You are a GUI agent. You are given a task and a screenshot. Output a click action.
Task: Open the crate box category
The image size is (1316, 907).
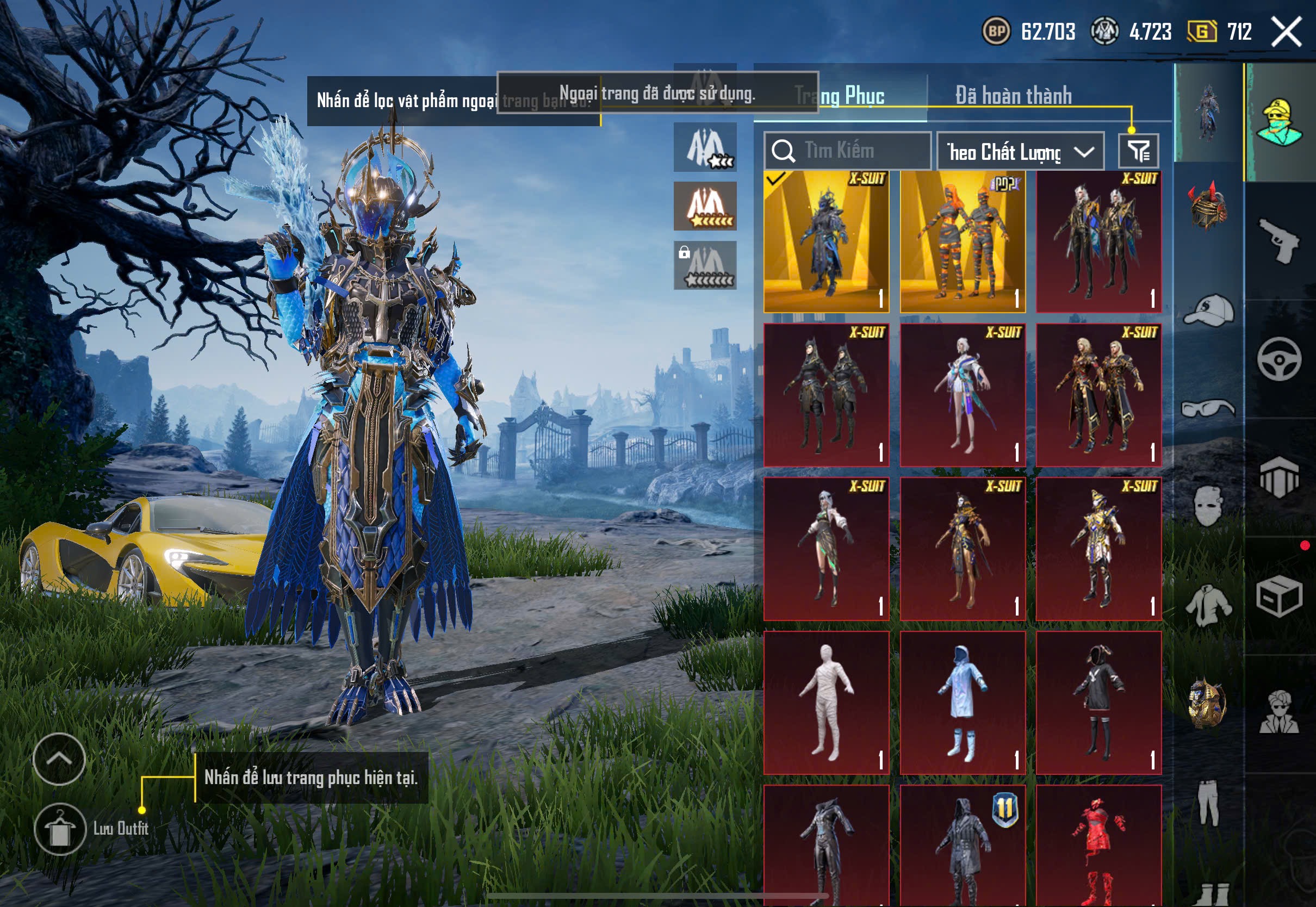coord(1280,597)
